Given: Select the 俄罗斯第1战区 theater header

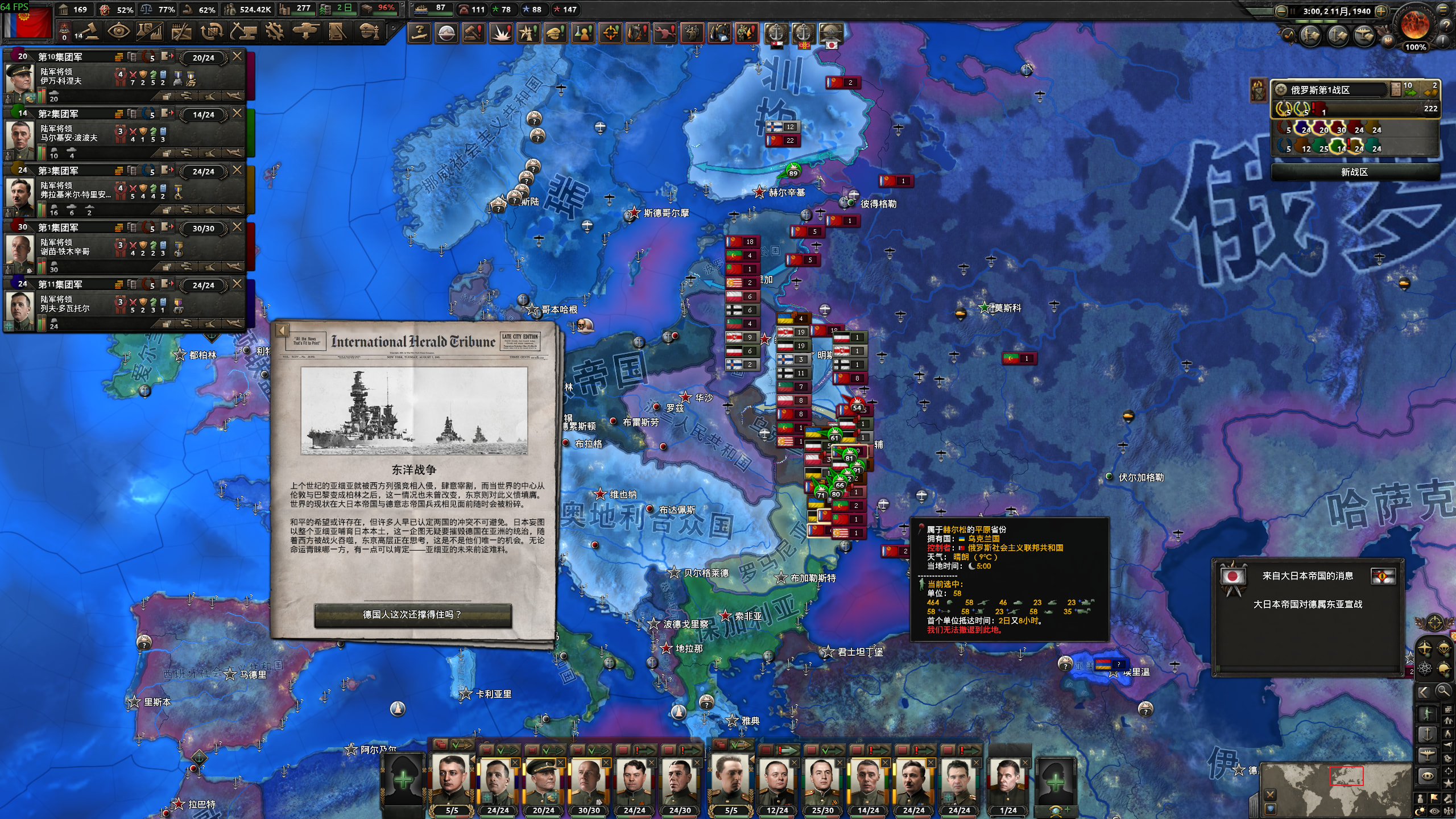Looking at the screenshot, I should tap(1331, 90).
